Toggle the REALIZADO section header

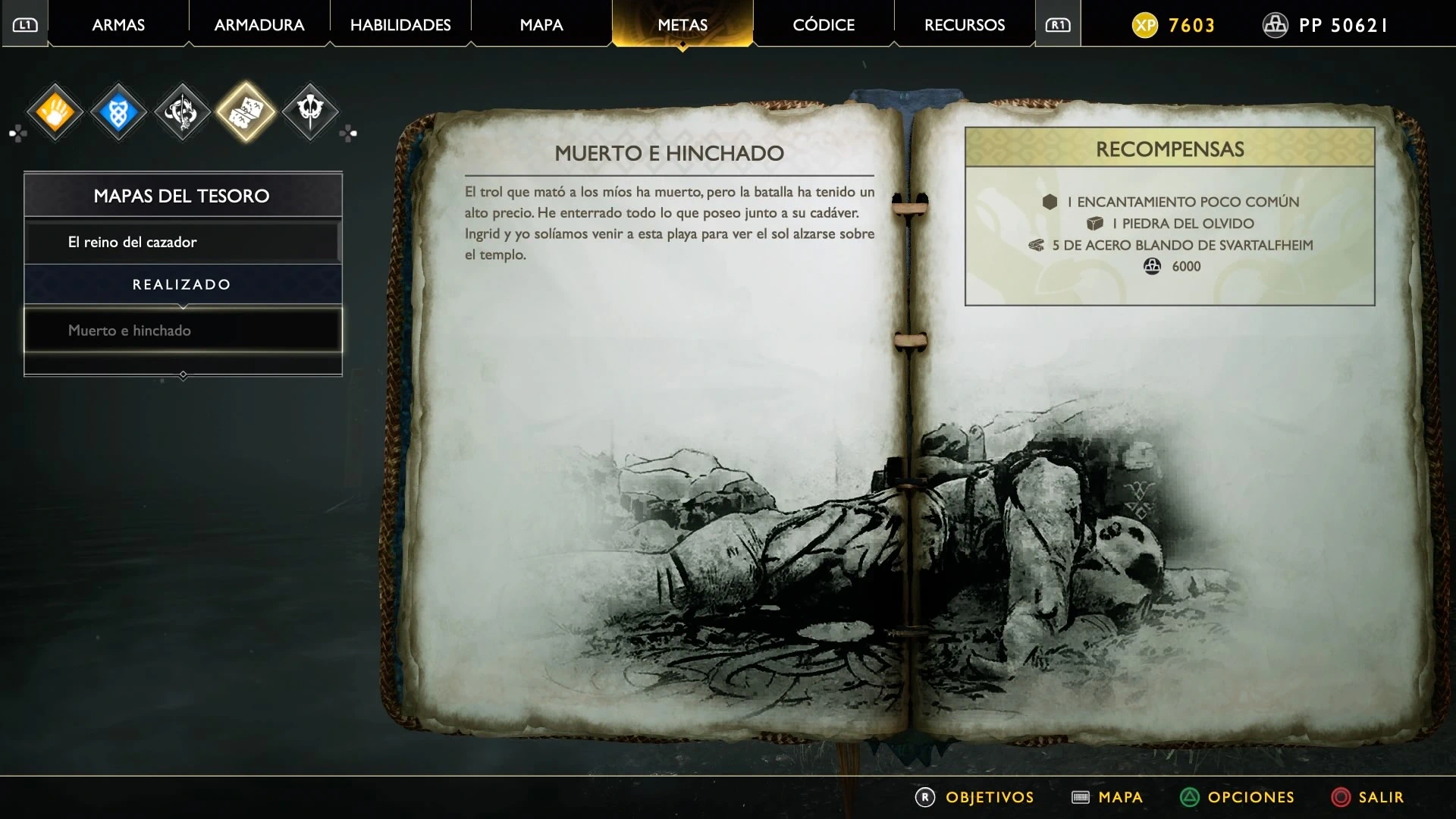tap(182, 284)
